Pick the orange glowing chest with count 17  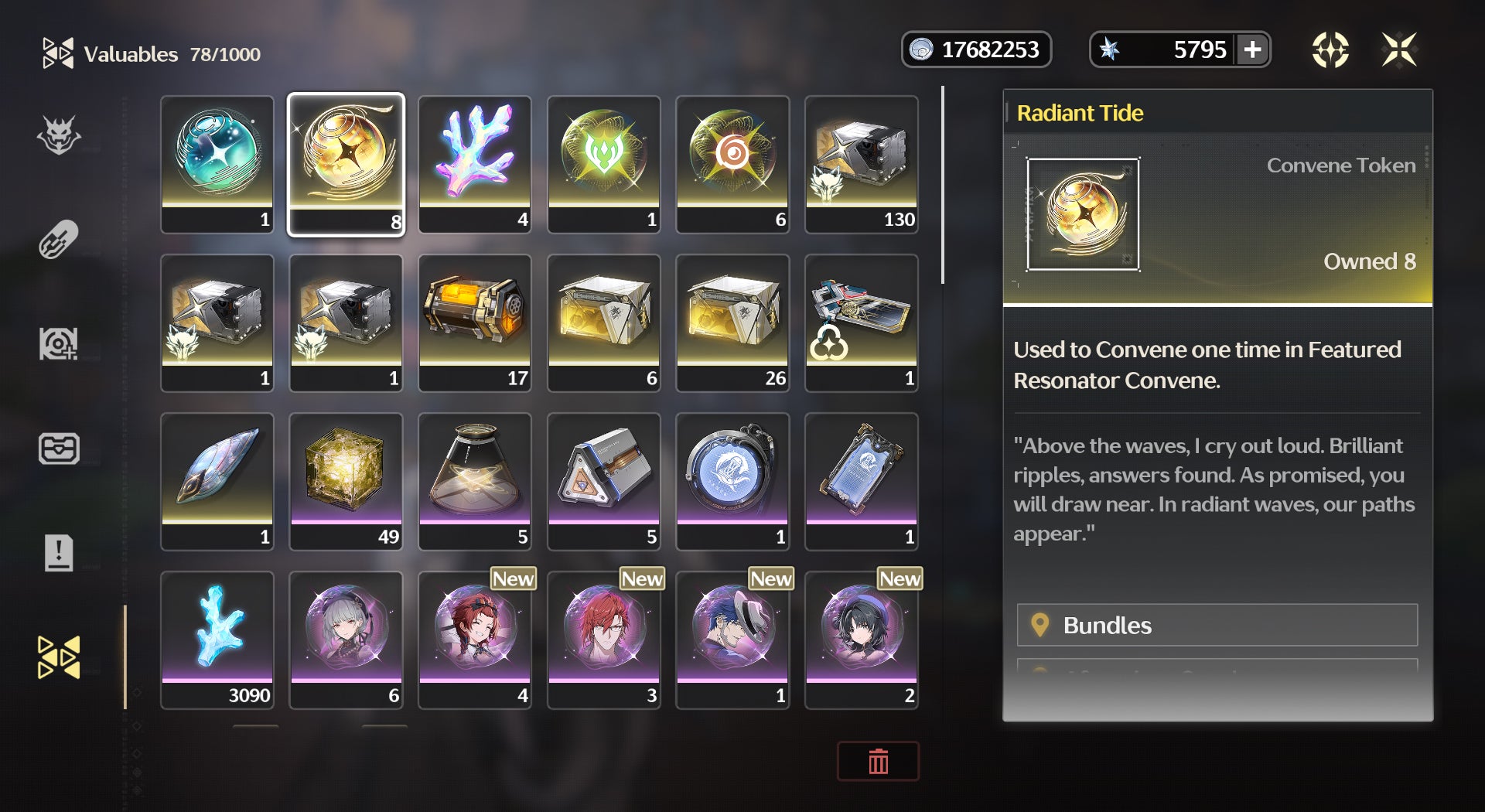point(475,322)
